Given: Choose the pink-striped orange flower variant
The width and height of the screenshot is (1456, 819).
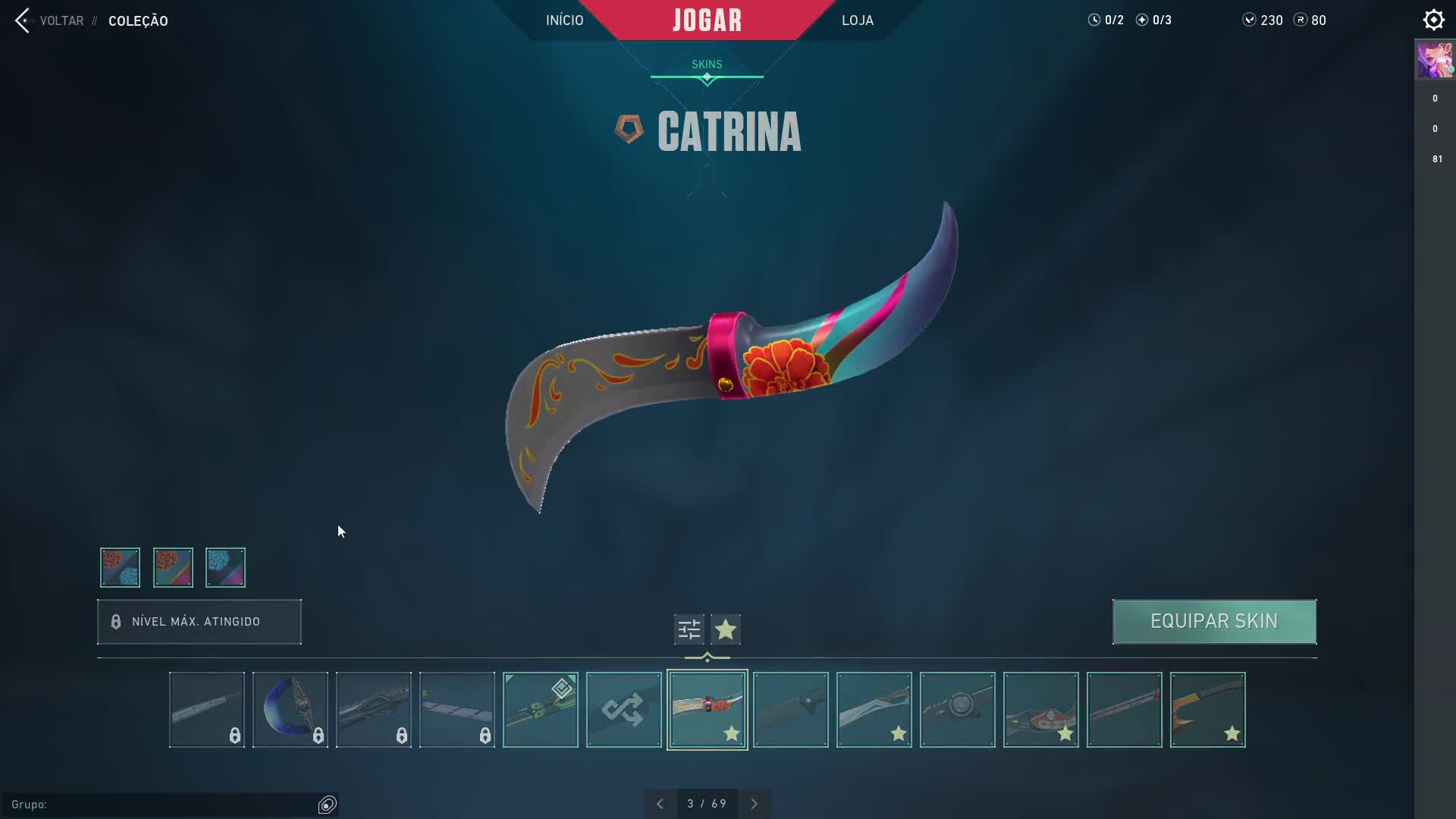Looking at the screenshot, I should tap(173, 567).
